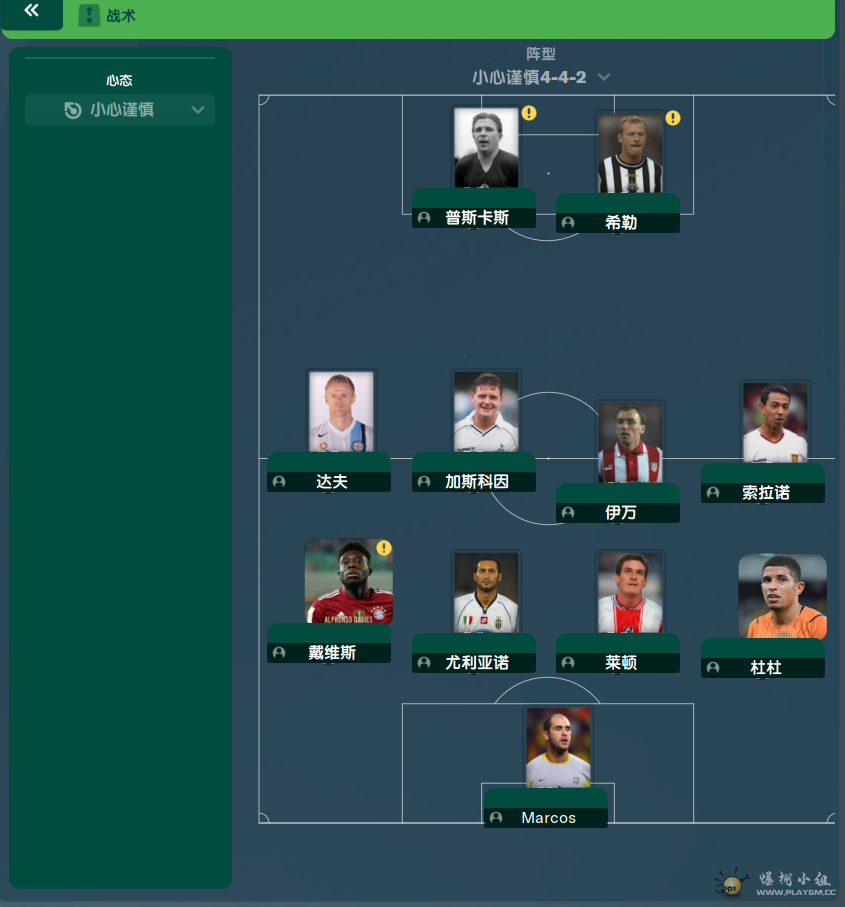Image resolution: width=845 pixels, height=907 pixels.
Task: Inspect the warning icon on 戴维斯
Action: [x=384, y=548]
